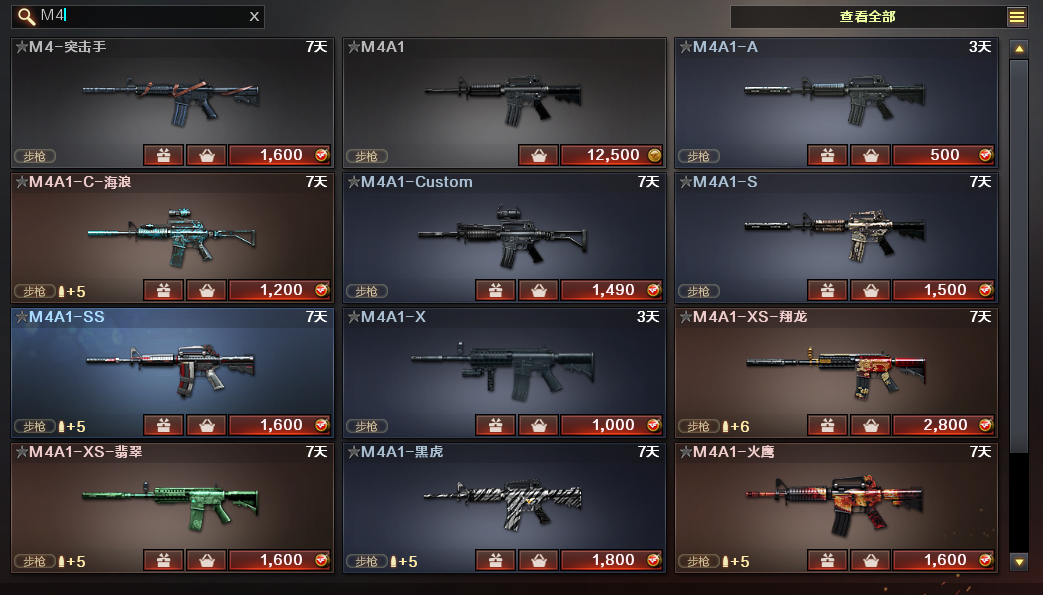
Task: Favorite the M4A1-SS with its star
Action: click(x=21, y=317)
